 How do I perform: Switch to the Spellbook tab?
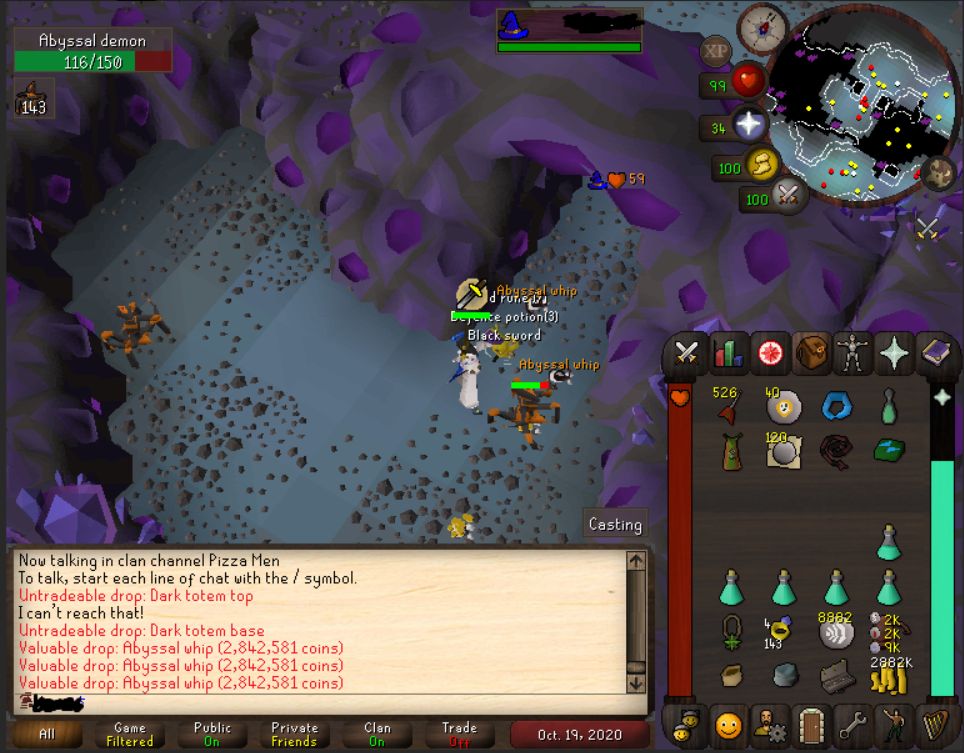pos(936,353)
